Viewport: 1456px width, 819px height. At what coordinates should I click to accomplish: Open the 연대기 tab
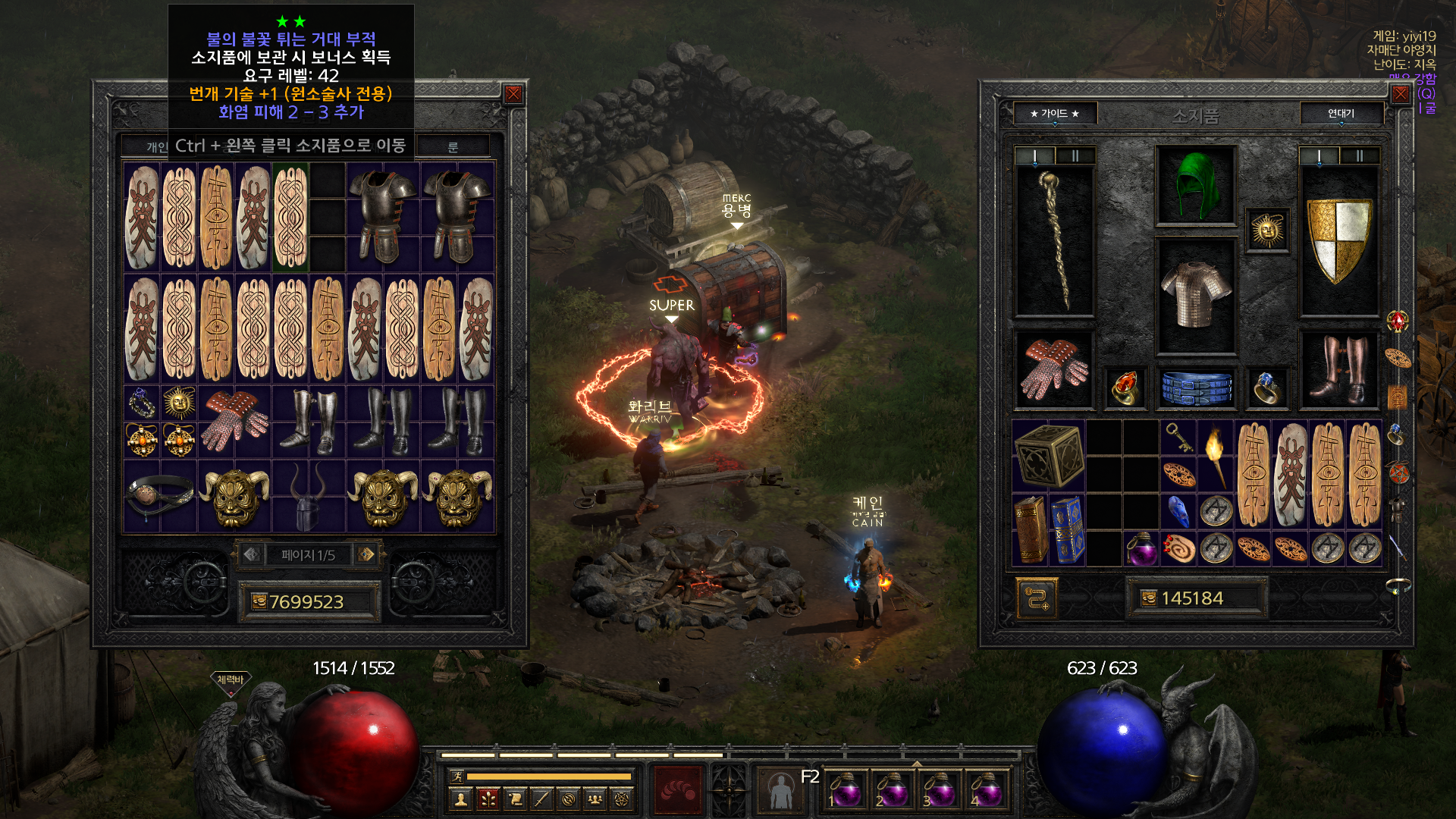click(1341, 114)
